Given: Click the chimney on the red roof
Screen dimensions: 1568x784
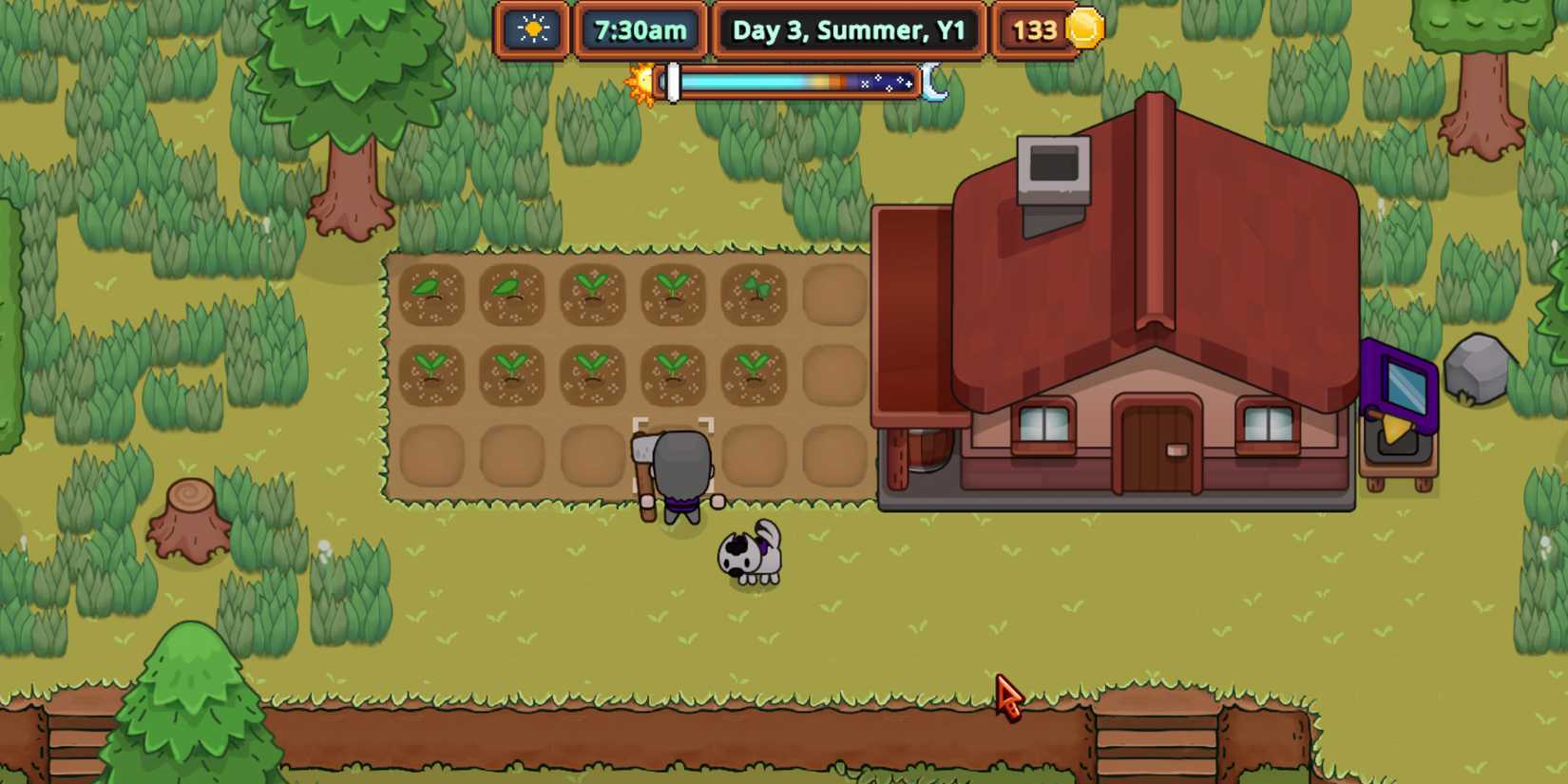Looking at the screenshot, I should (1055, 171).
